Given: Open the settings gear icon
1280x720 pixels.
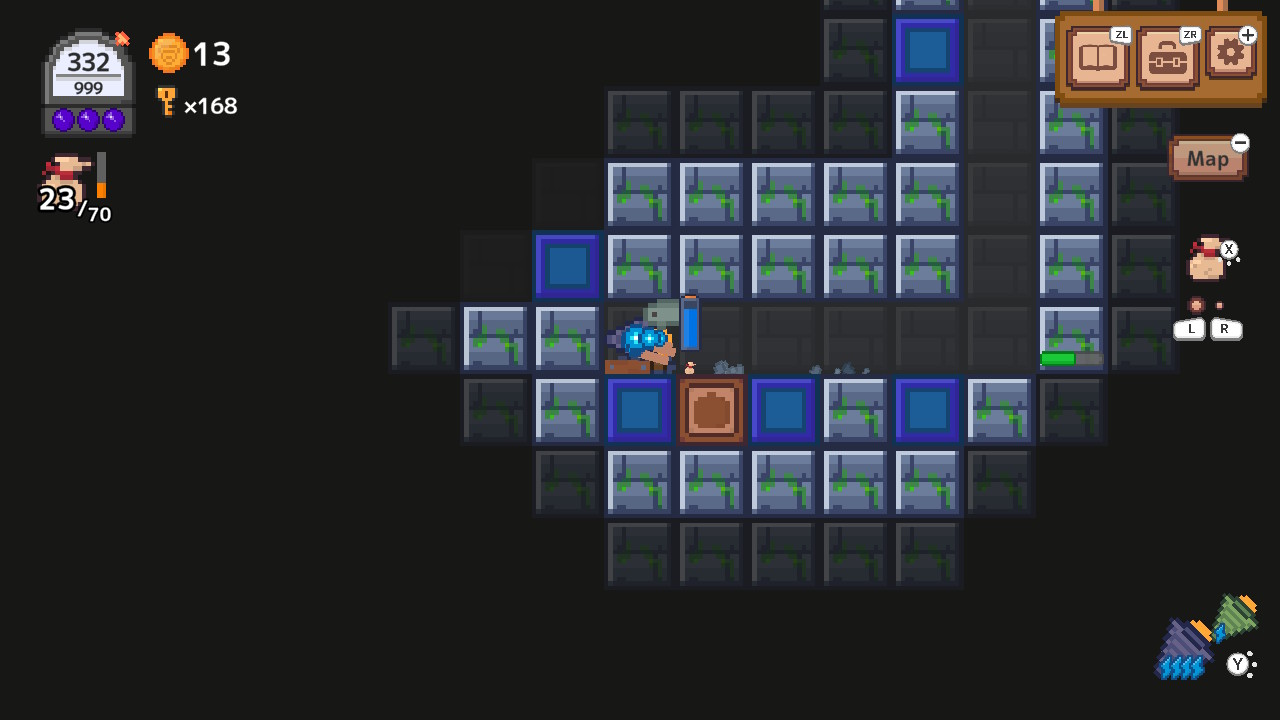Looking at the screenshot, I should [x=1230, y=57].
